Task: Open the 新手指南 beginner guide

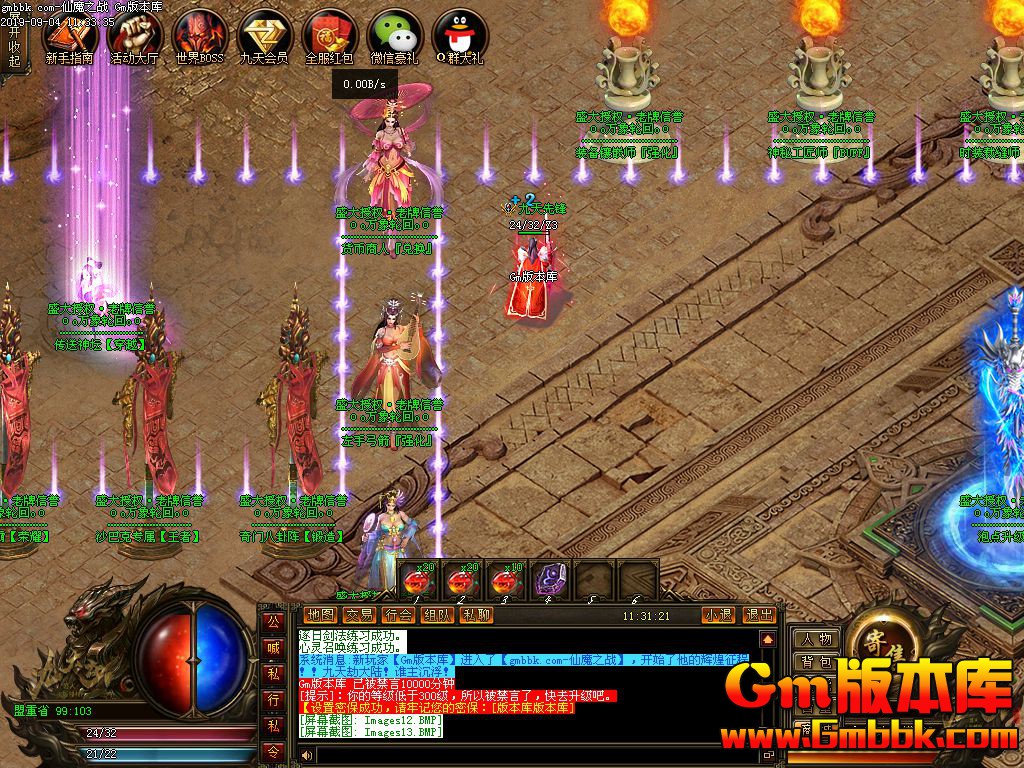Action: coord(68,36)
